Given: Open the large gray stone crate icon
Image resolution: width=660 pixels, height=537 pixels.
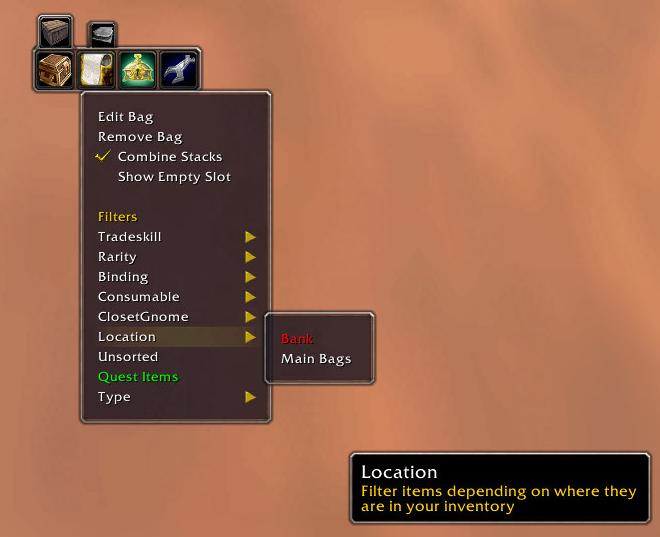Looking at the screenshot, I should coord(56,32).
